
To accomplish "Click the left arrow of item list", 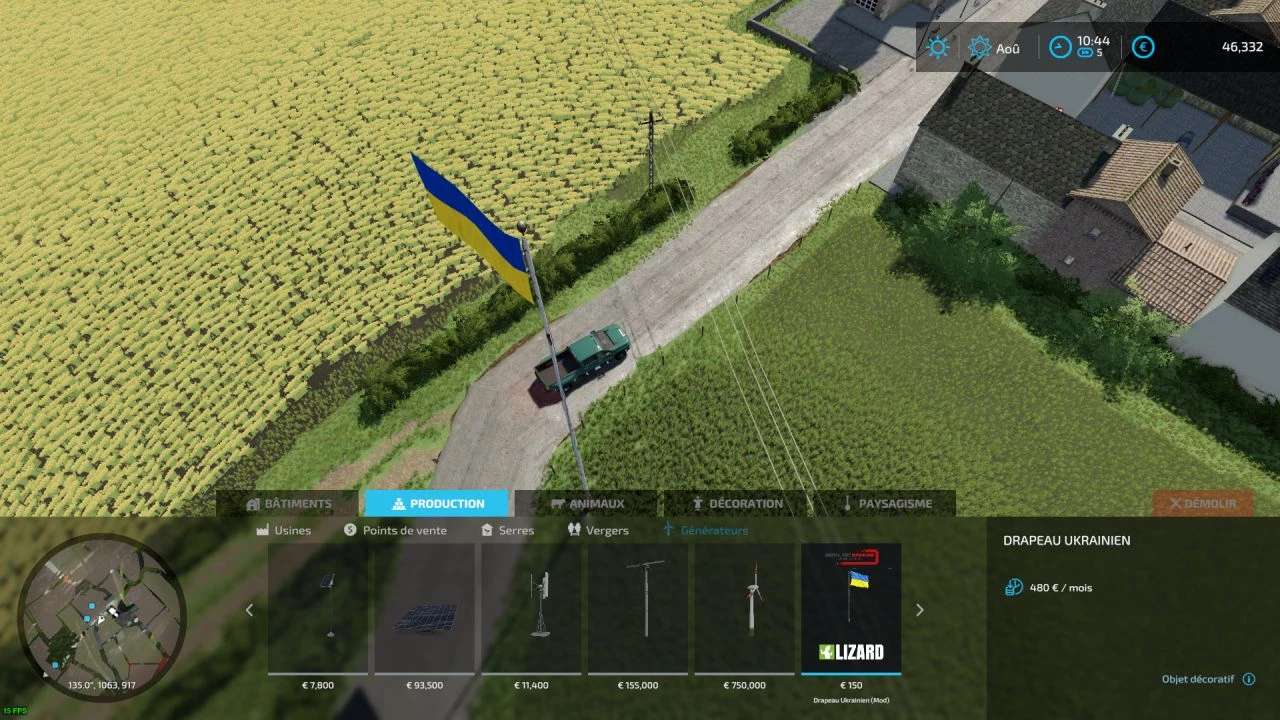I will click(250, 610).
